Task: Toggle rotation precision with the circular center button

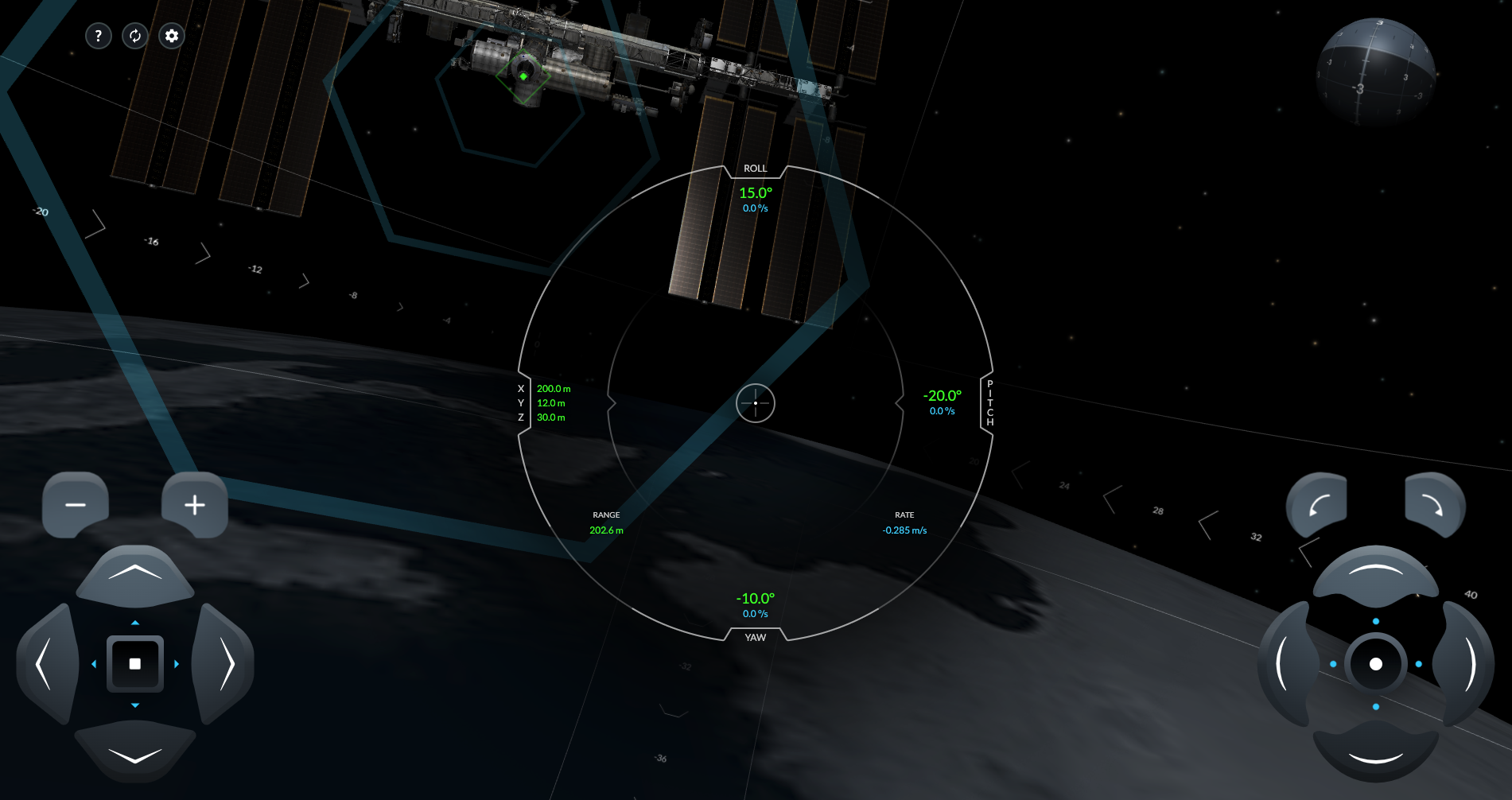Action: [1376, 664]
